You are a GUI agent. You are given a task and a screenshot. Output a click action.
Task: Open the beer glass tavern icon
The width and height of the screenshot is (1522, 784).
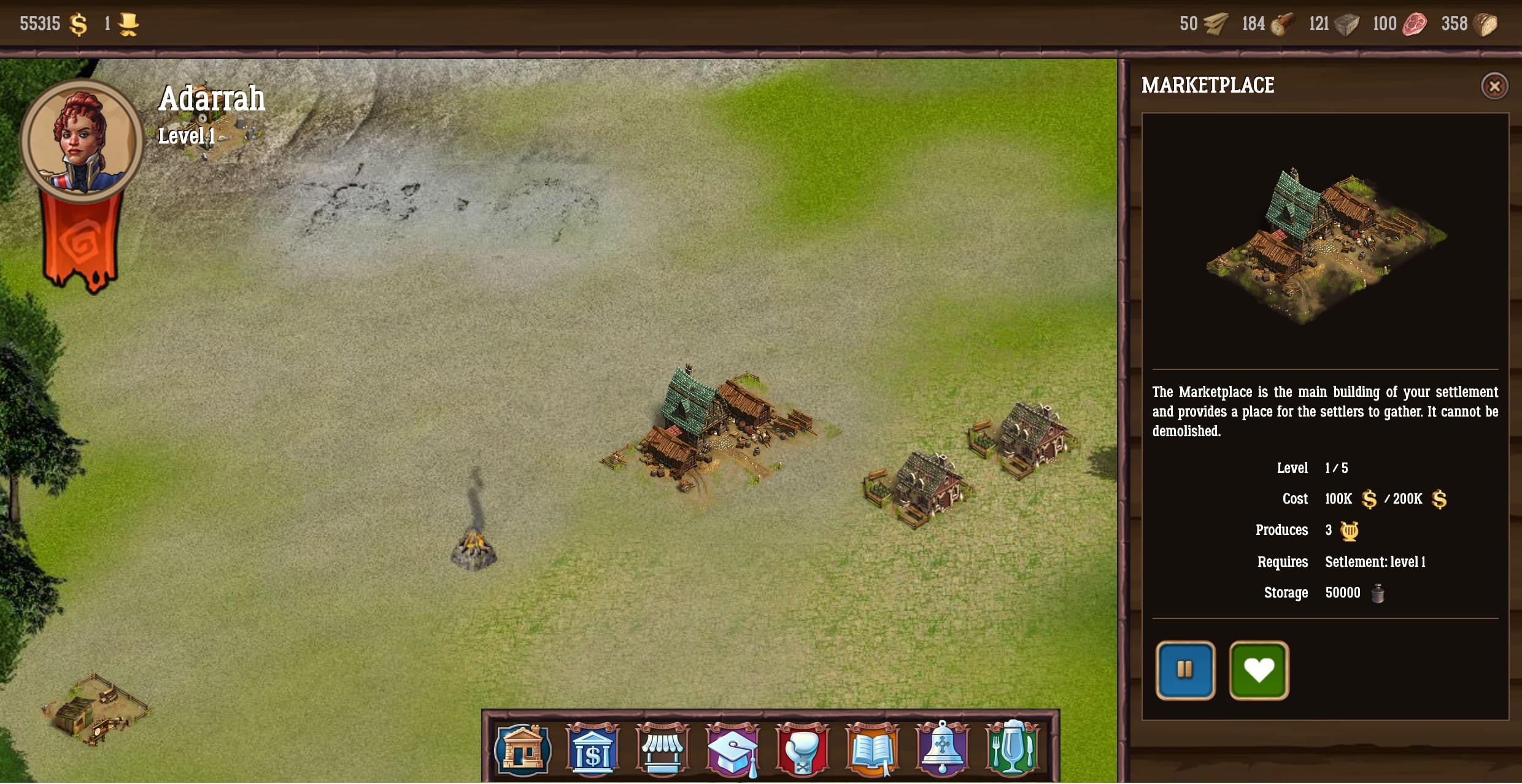[x=1013, y=750]
